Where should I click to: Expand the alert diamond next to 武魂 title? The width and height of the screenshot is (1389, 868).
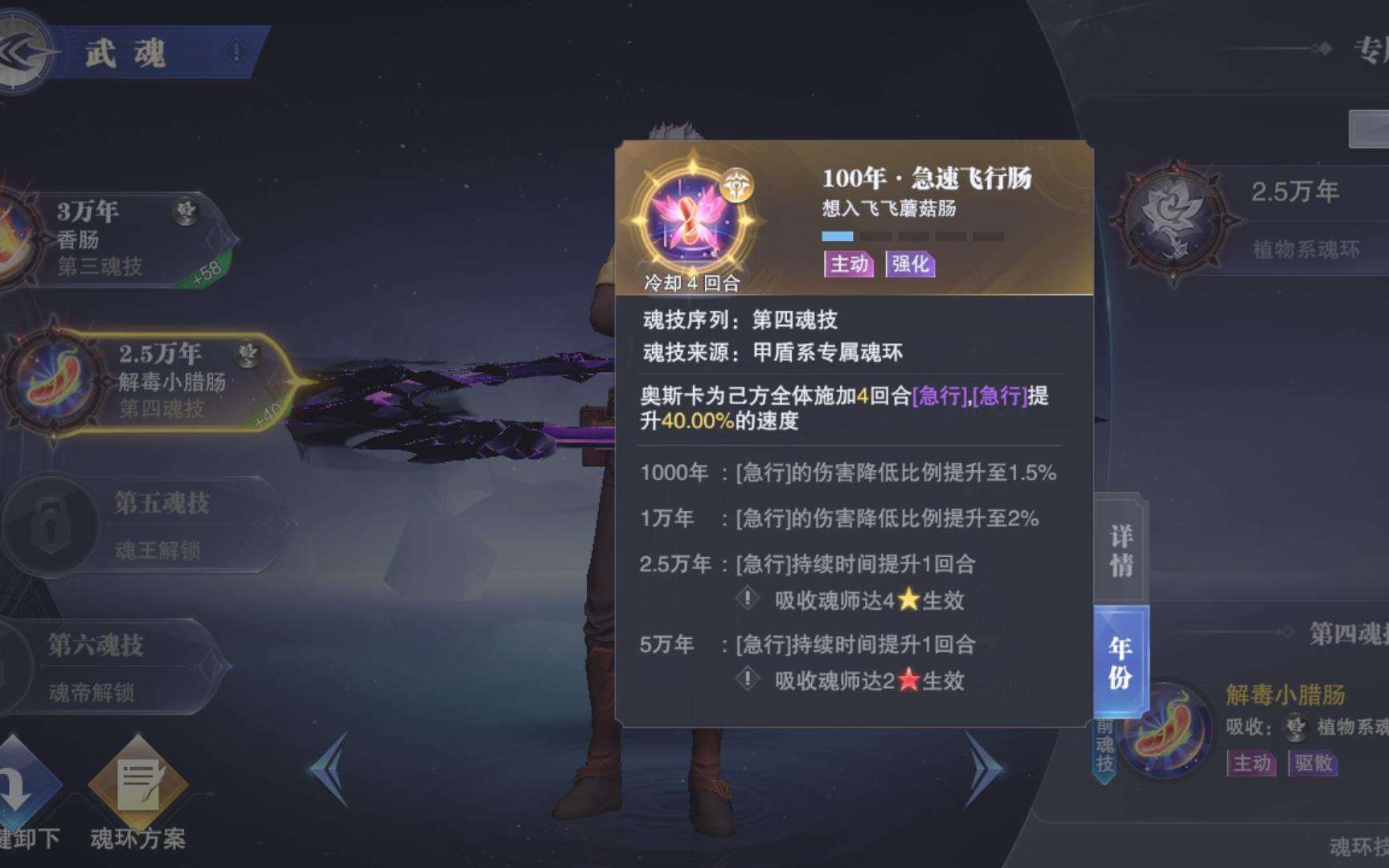234,53
